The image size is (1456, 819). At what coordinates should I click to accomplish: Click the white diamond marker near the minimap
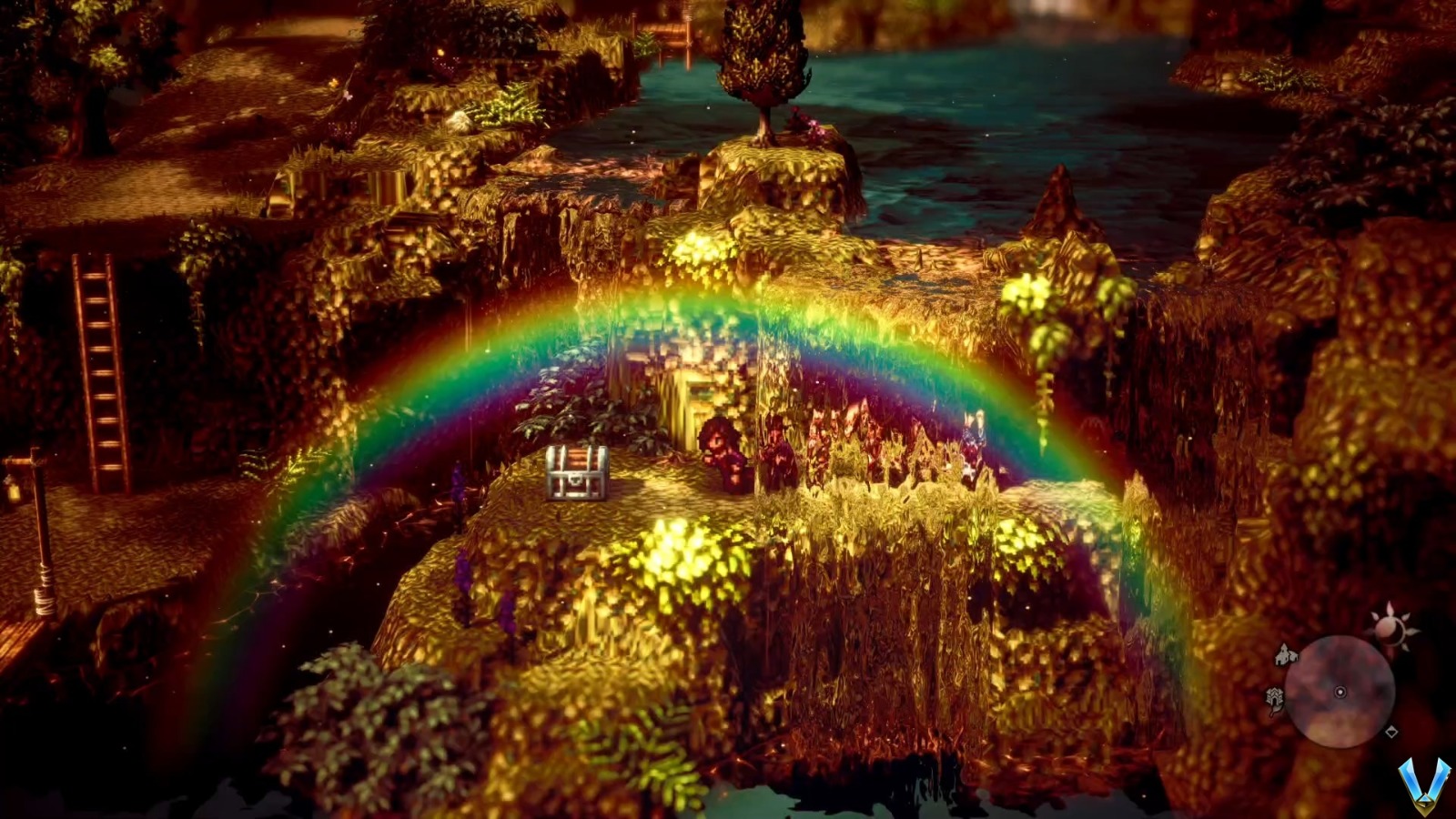pos(1391,732)
